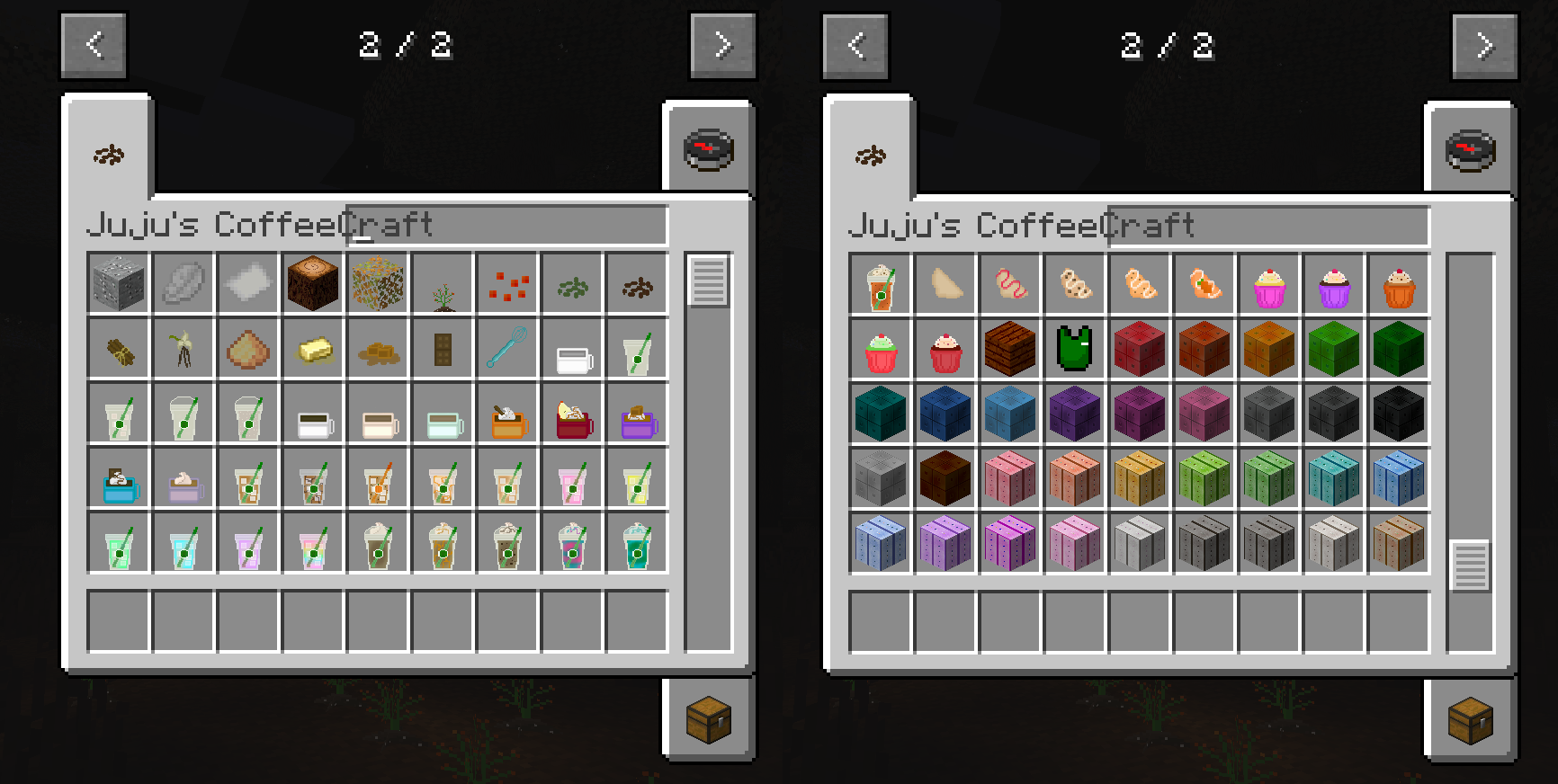The width and height of the screenshot is (1558, 784).
Task: Open the recipe compass icon in left window
Action: [x=709, y=149]
